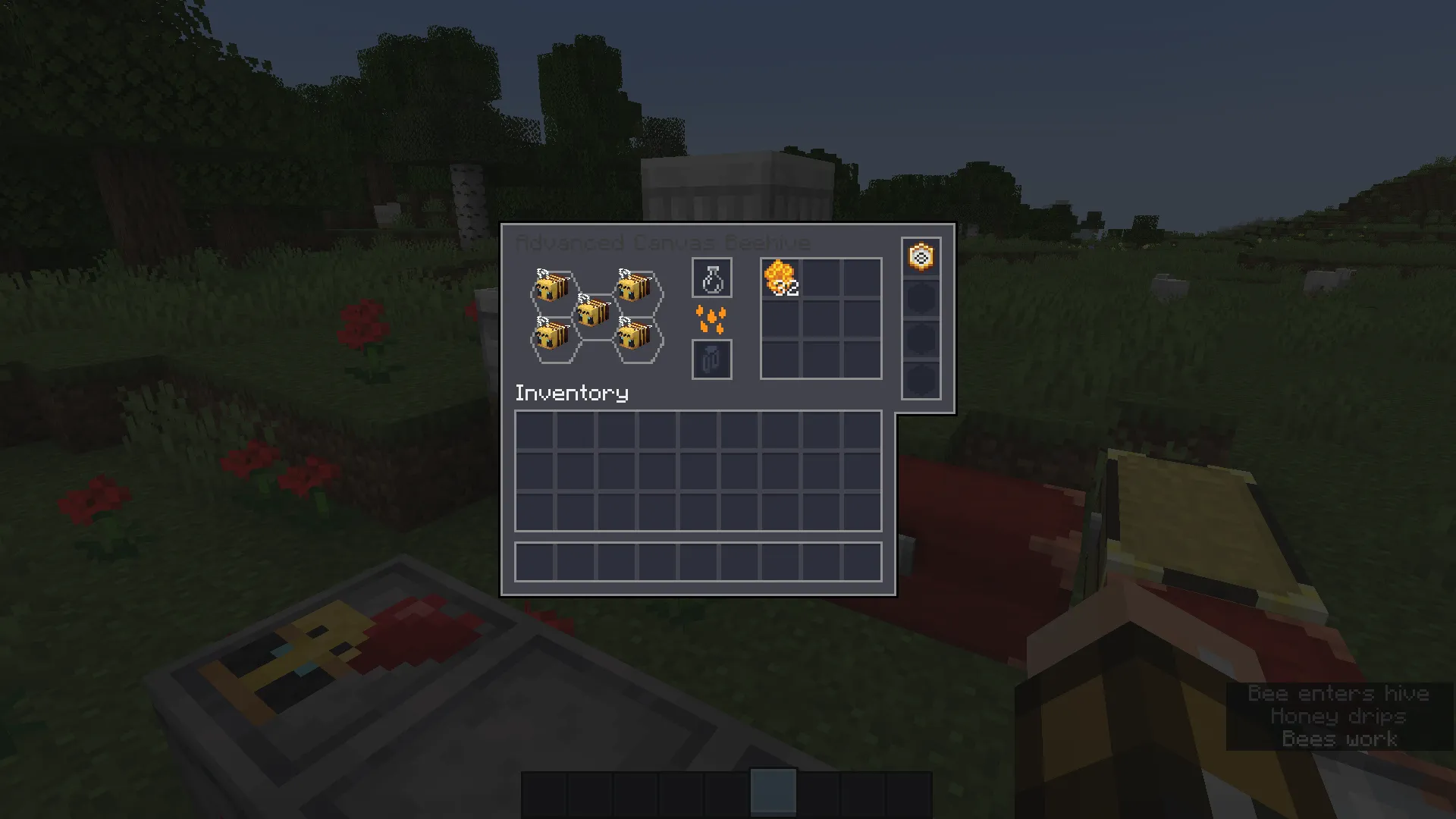Click the first slot of the player inventory

tap(535, 429)
